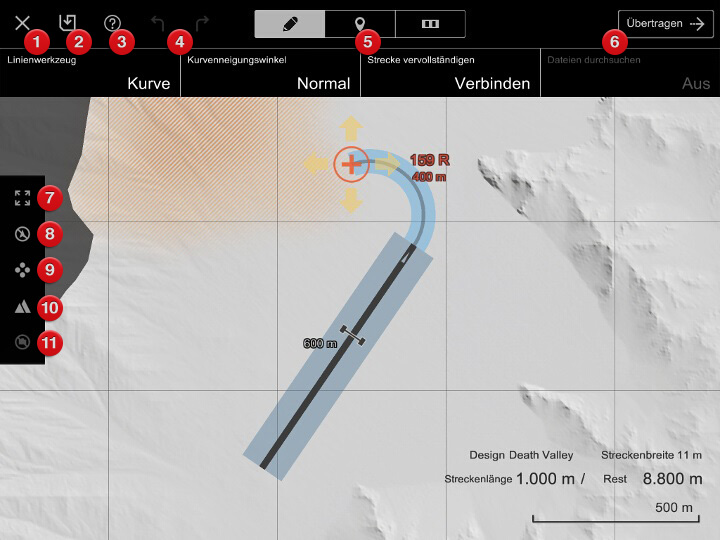Click the Übertragen button
720x540 pixels.
(665, 23)
